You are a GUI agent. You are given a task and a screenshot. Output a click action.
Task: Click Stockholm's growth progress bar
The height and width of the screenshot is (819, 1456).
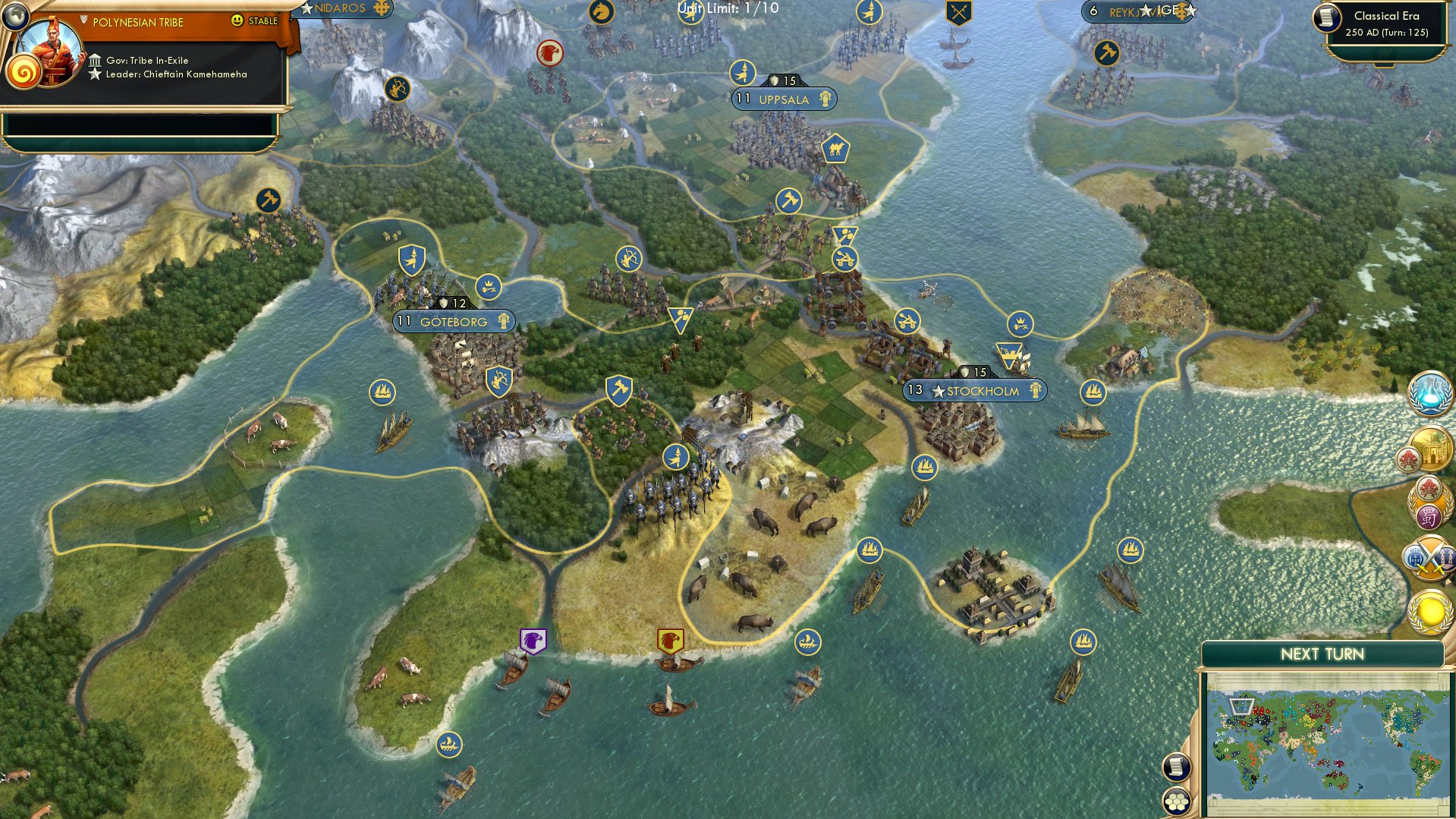click(x=915, y=391)
